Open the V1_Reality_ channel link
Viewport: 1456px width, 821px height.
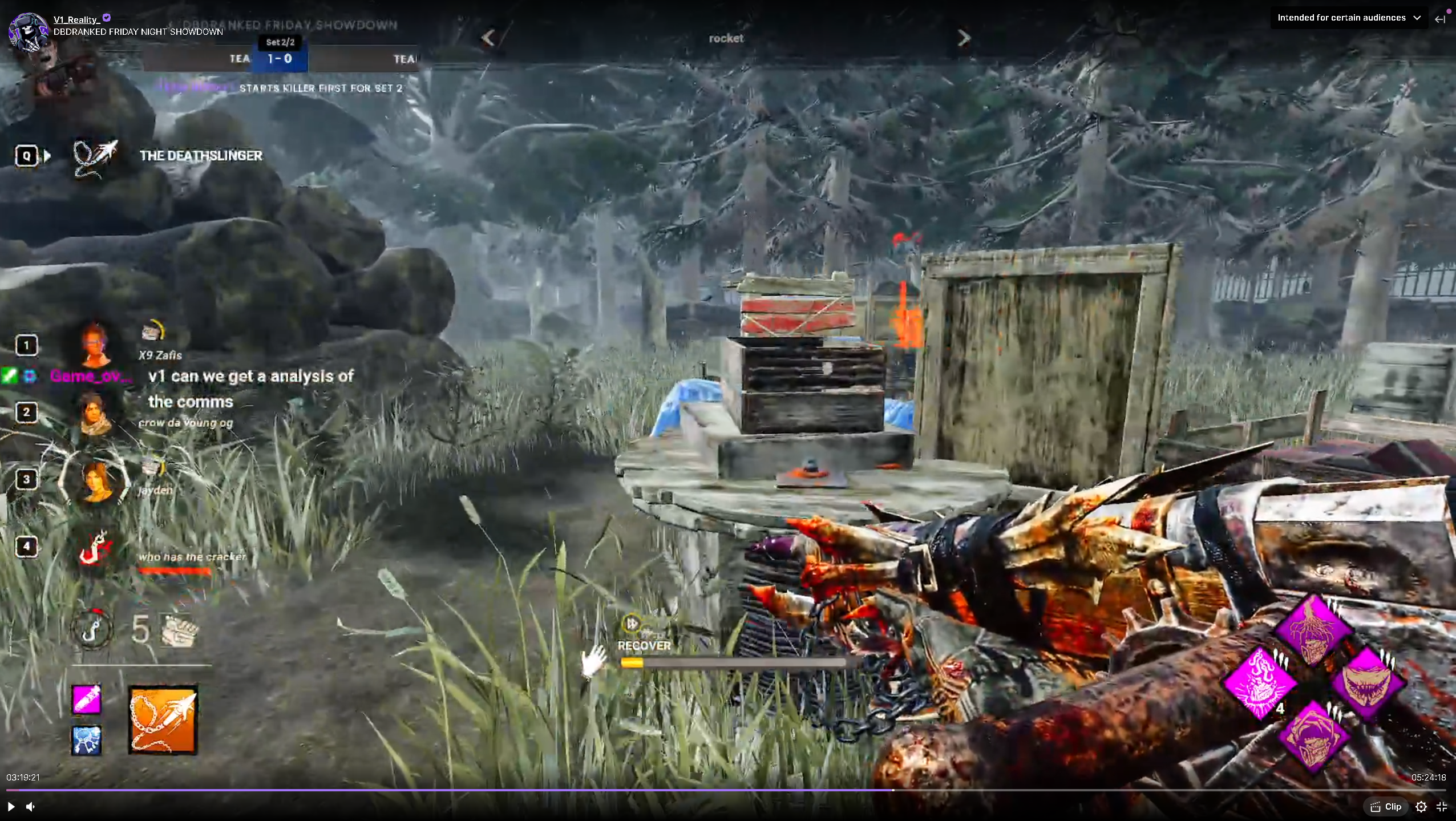point(76,19)
